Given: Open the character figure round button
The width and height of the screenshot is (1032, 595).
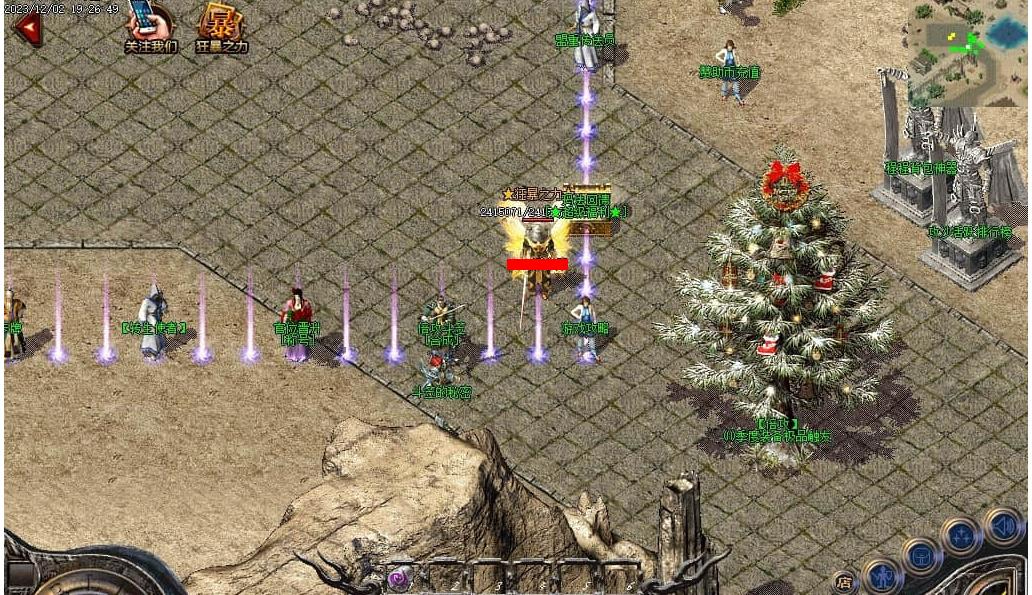Looking at the screenshot, I should point(883,577).
